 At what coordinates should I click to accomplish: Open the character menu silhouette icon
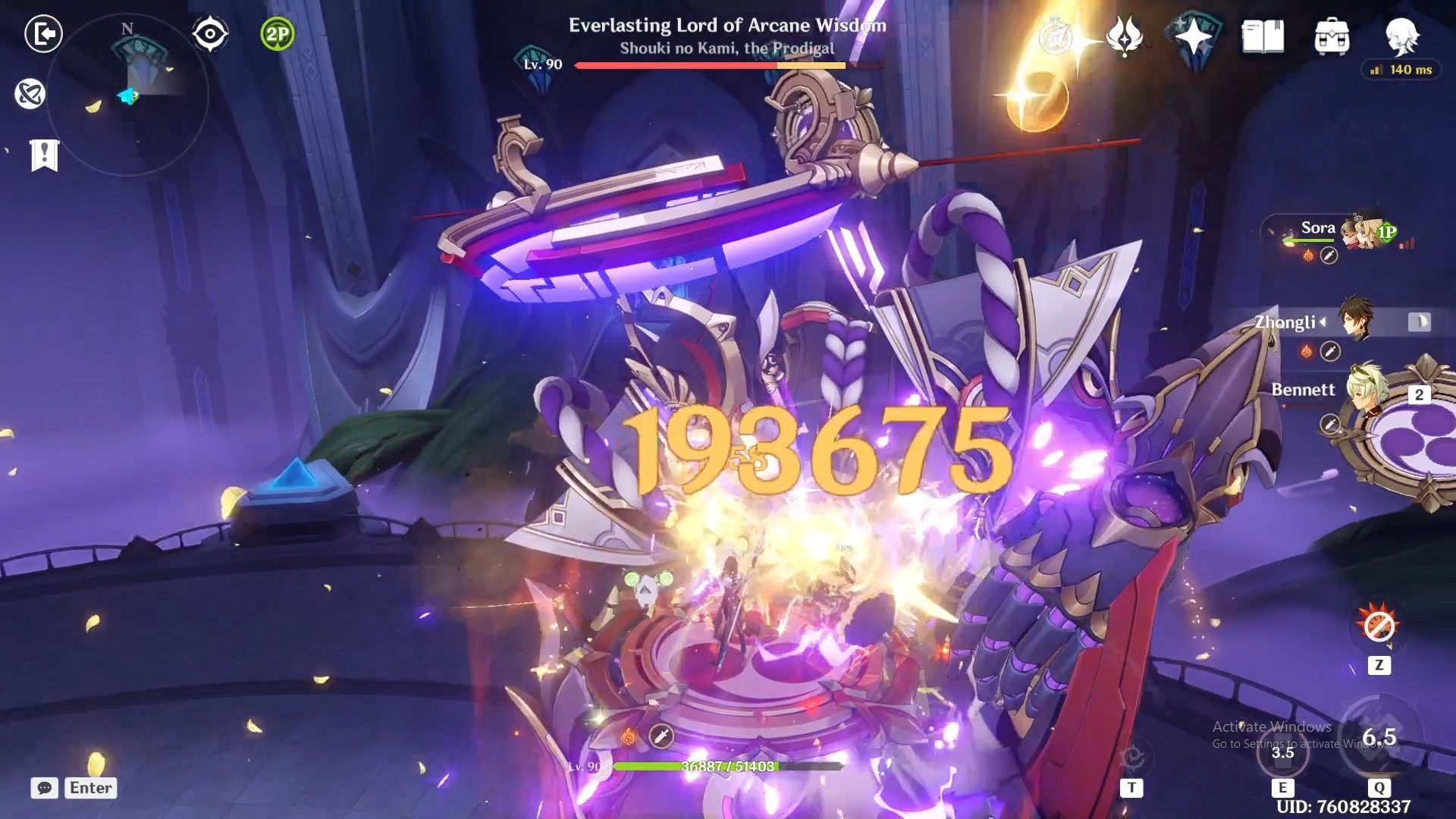tap(1404, 36)
